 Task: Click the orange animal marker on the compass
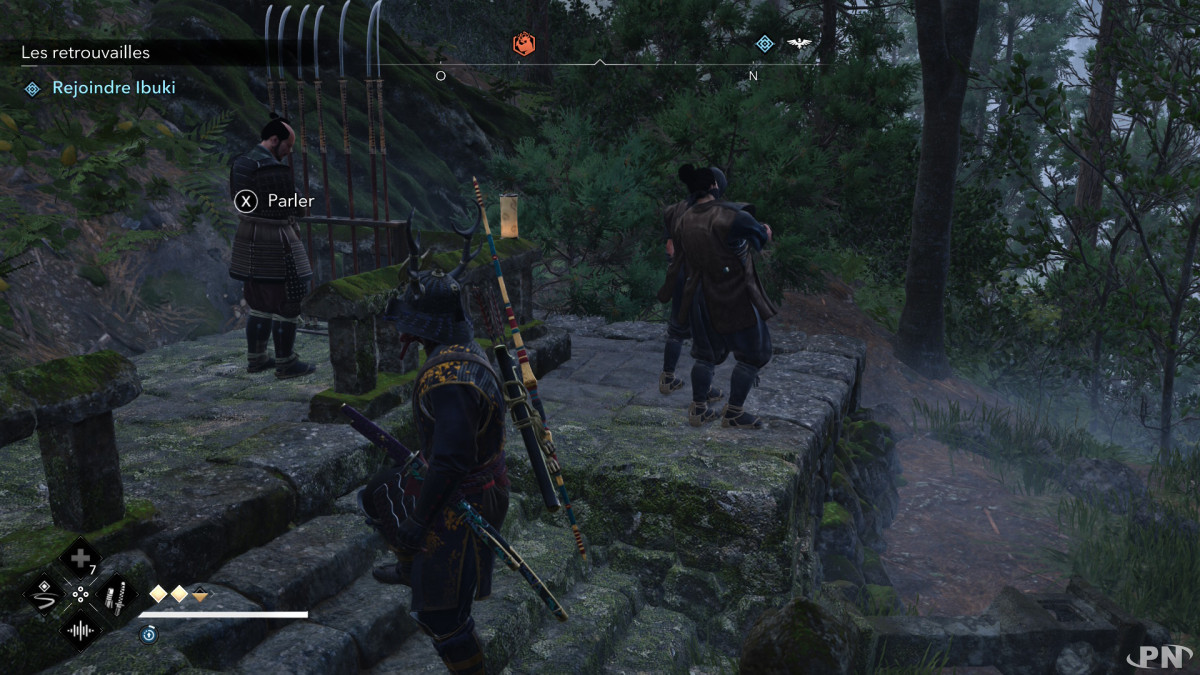coord(524,44)
